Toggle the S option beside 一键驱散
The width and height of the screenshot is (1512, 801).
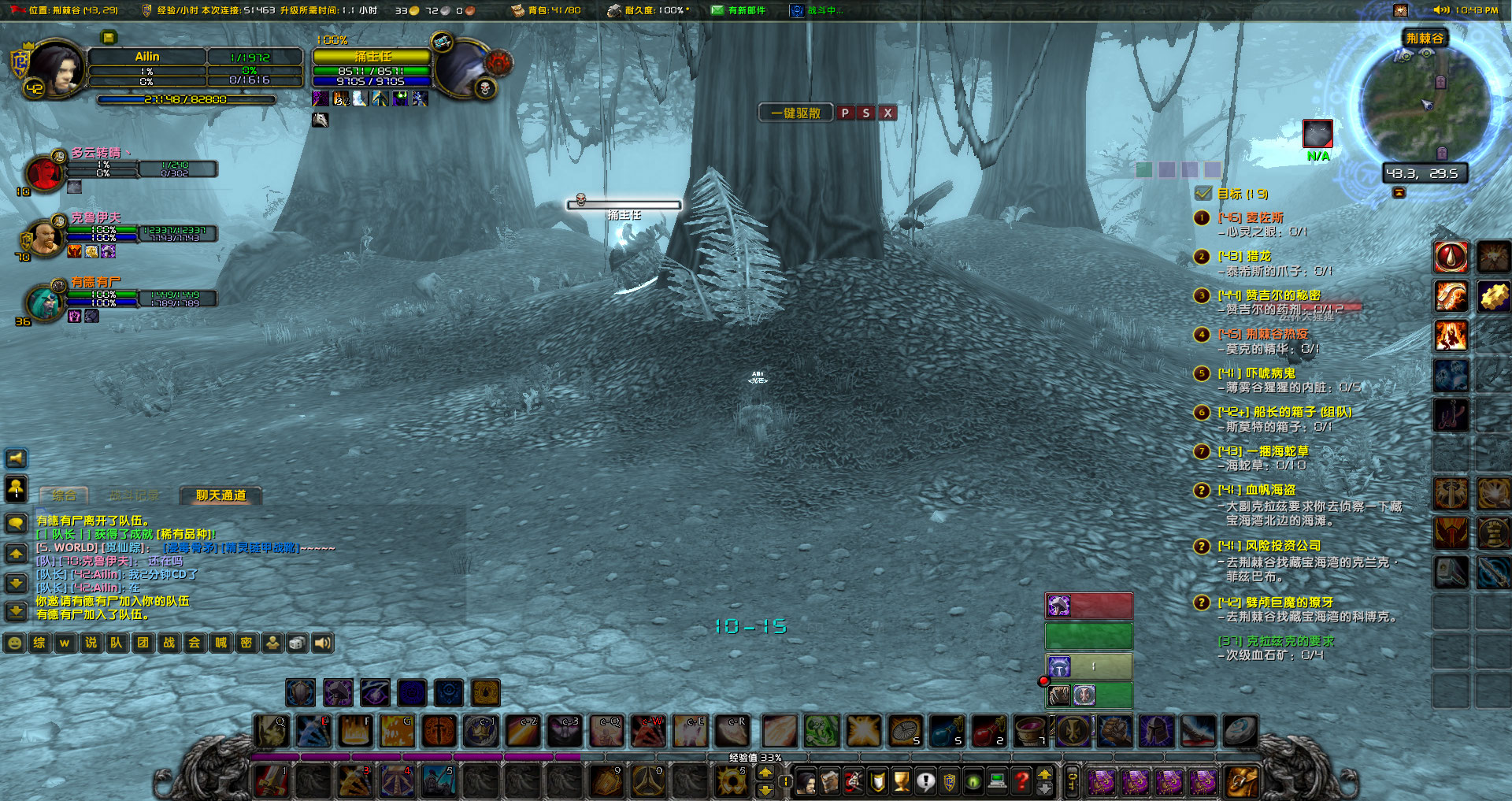point(866,113)
